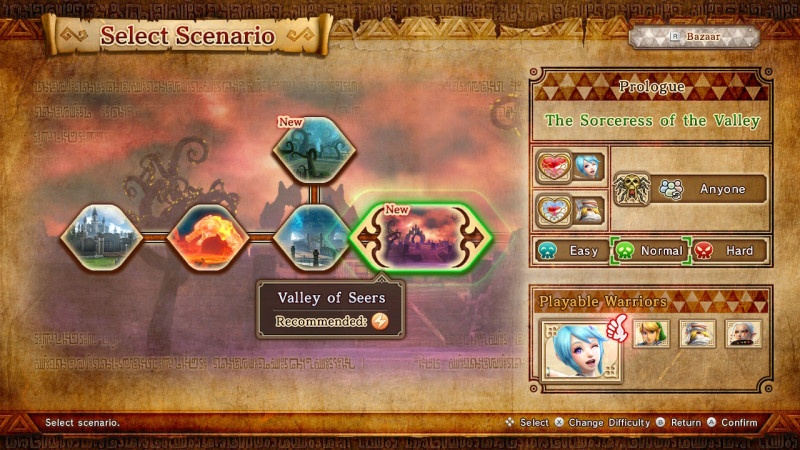Select the Piece of Heart reward icon
The image size is (800, 450).
pyautogui.click(x=552, y=211)
